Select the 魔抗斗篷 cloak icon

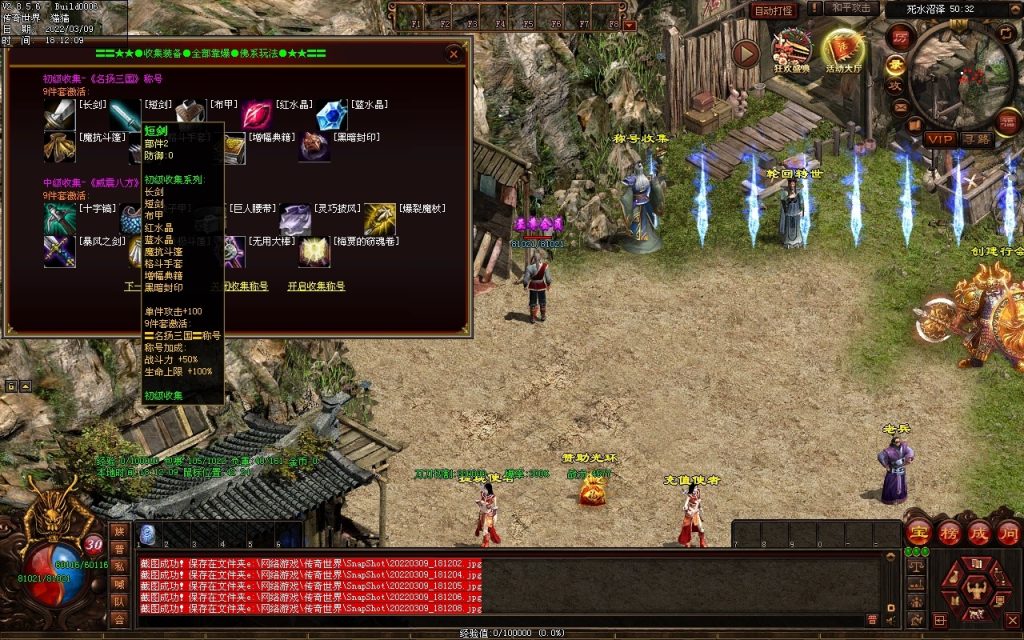[58, 148]
